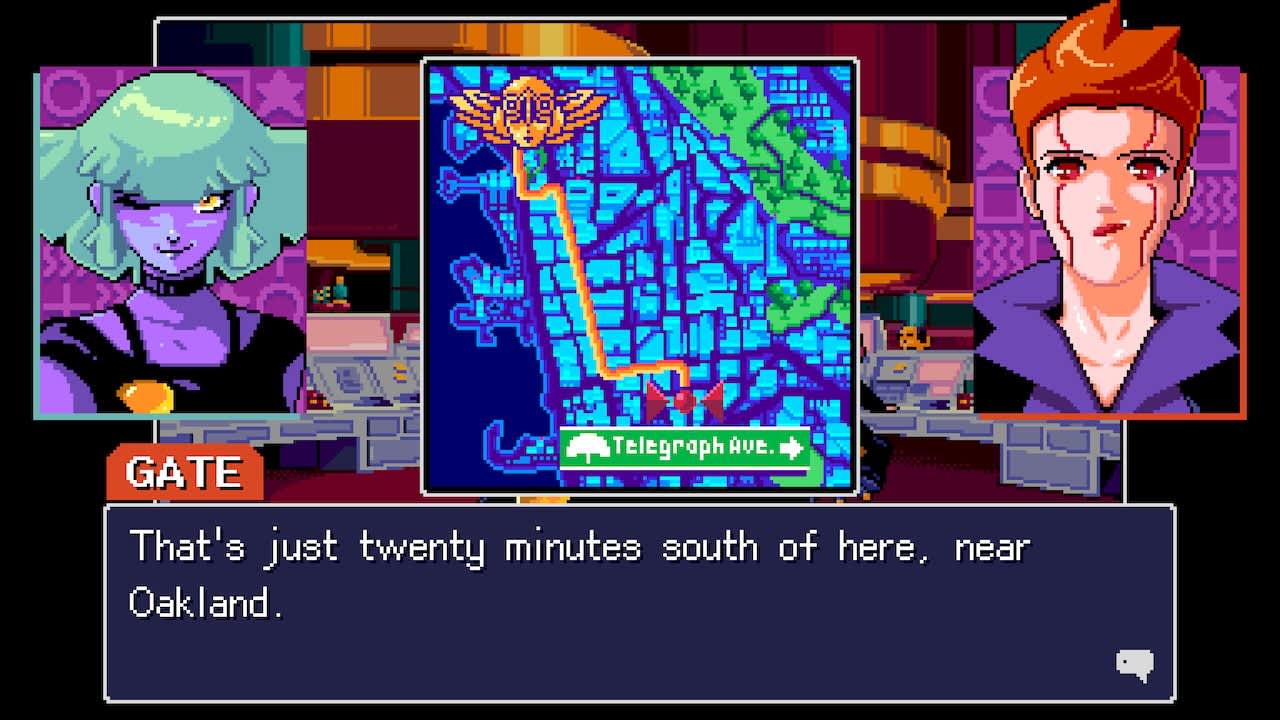This screenshot has width=1280, height=720.
Task: Click the left red arrow beside the map marker
Action: (655, 400)
